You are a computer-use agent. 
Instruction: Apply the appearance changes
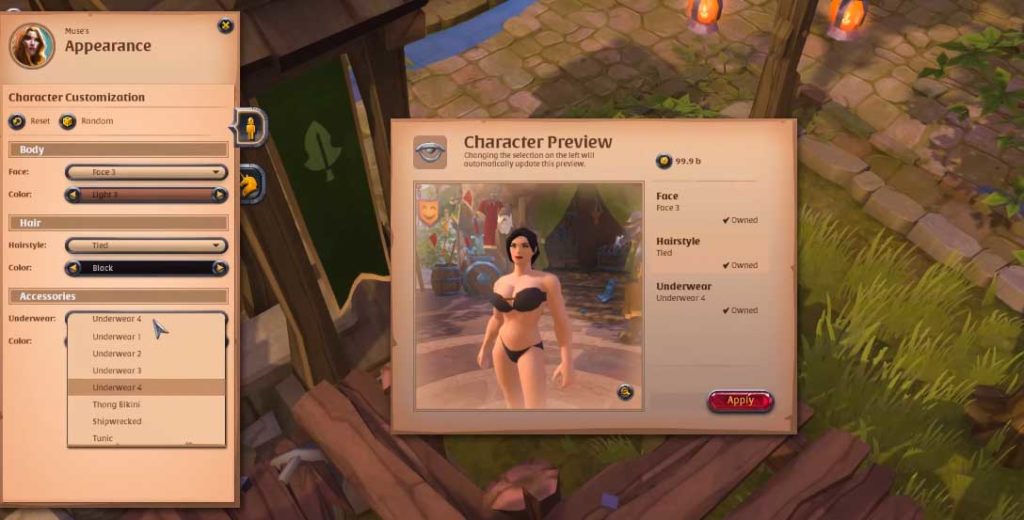click(x=740, y=401)
